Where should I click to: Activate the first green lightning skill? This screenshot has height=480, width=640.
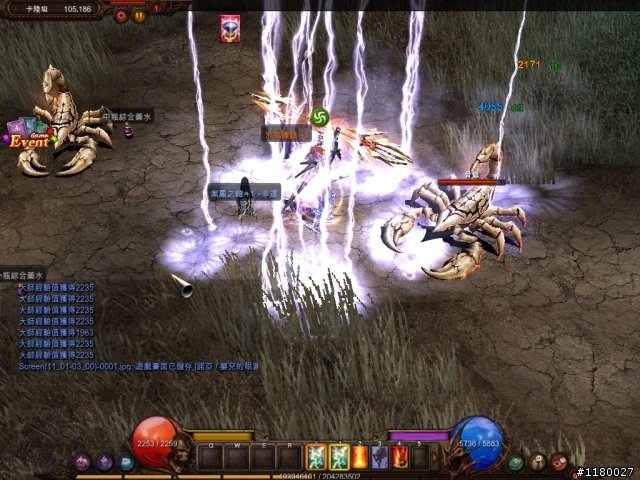coord(317,457)
